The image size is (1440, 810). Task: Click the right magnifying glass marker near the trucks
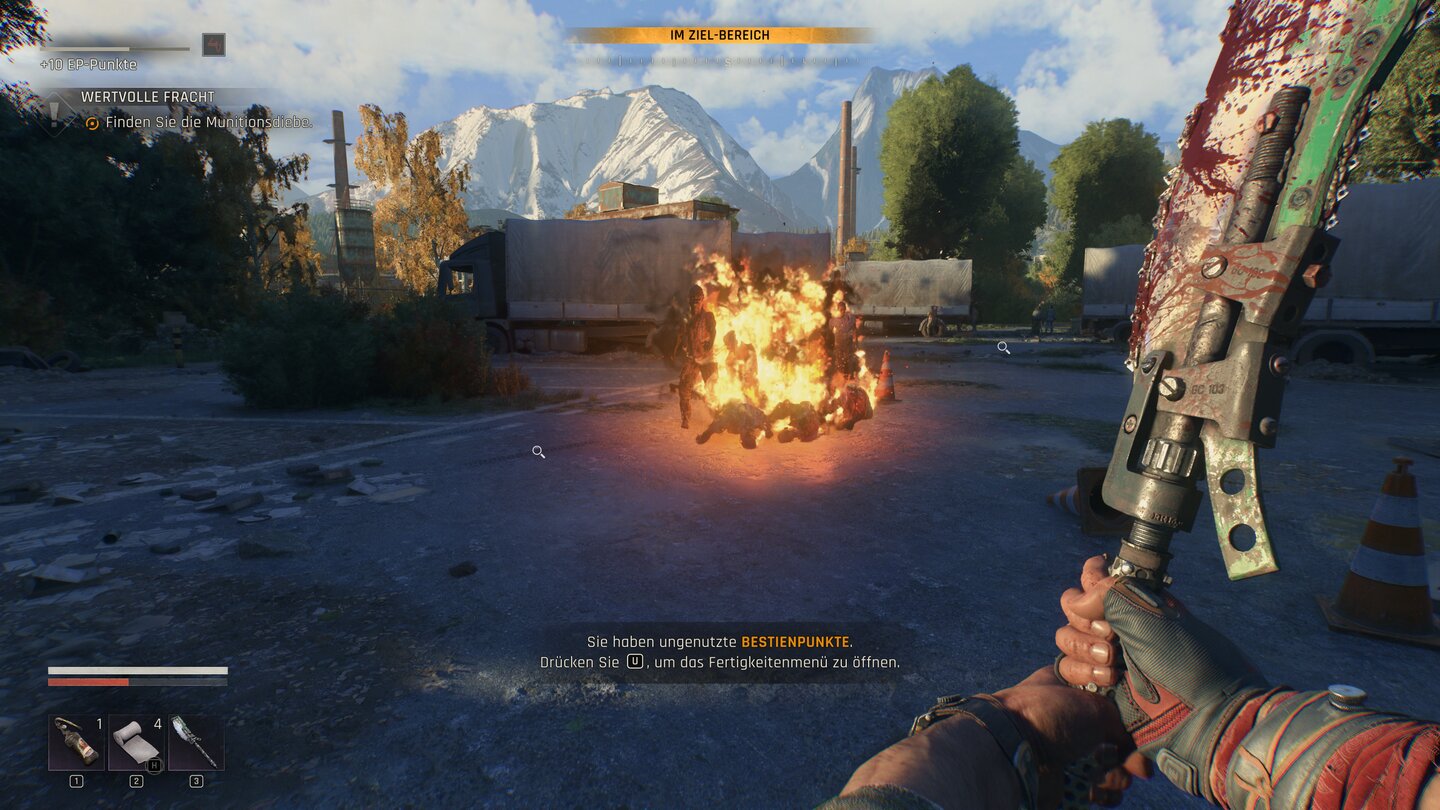coord(1003,347)
